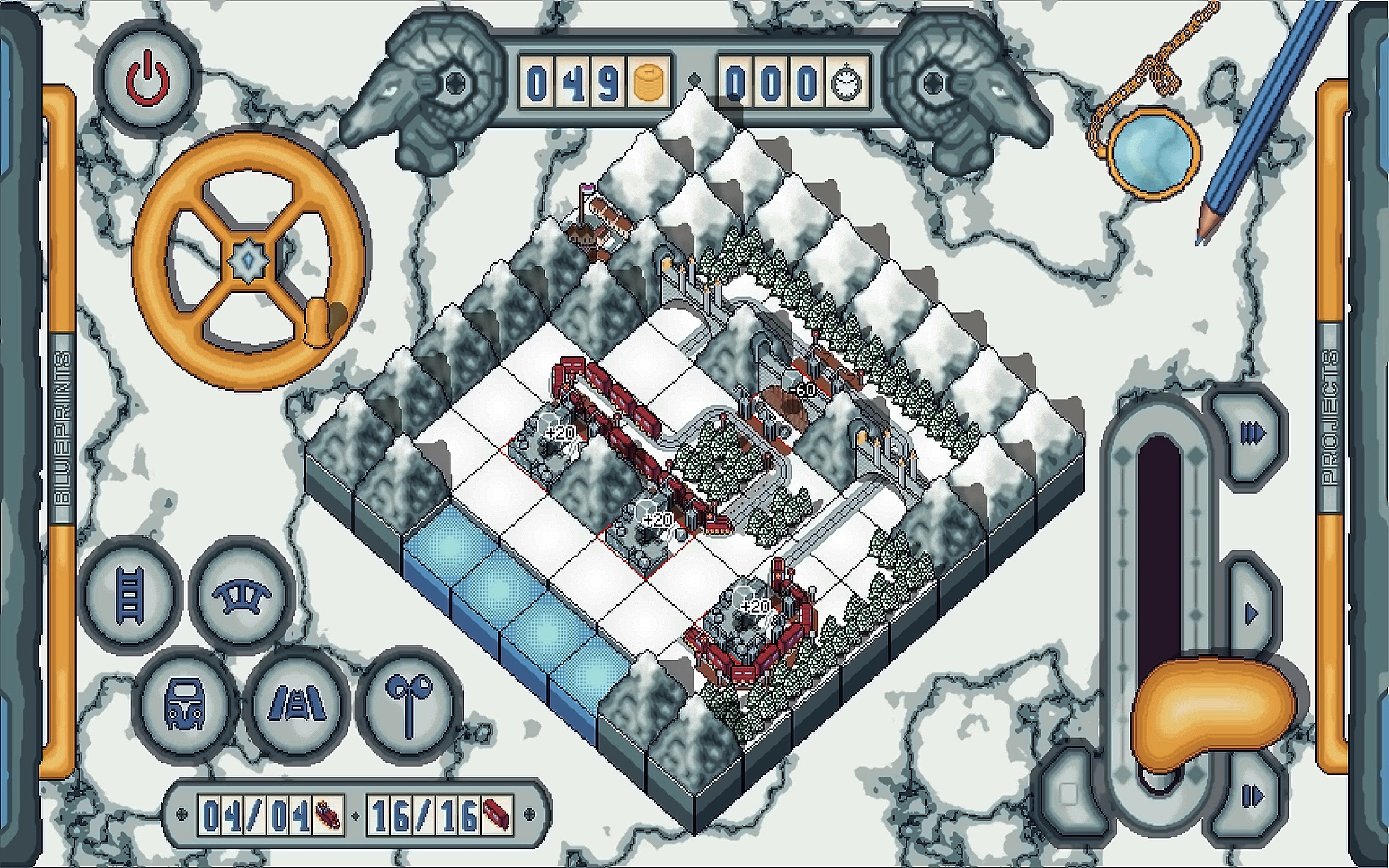Select the rail track building tool
The image size is (1389, 868).
(x=130, y=595)
